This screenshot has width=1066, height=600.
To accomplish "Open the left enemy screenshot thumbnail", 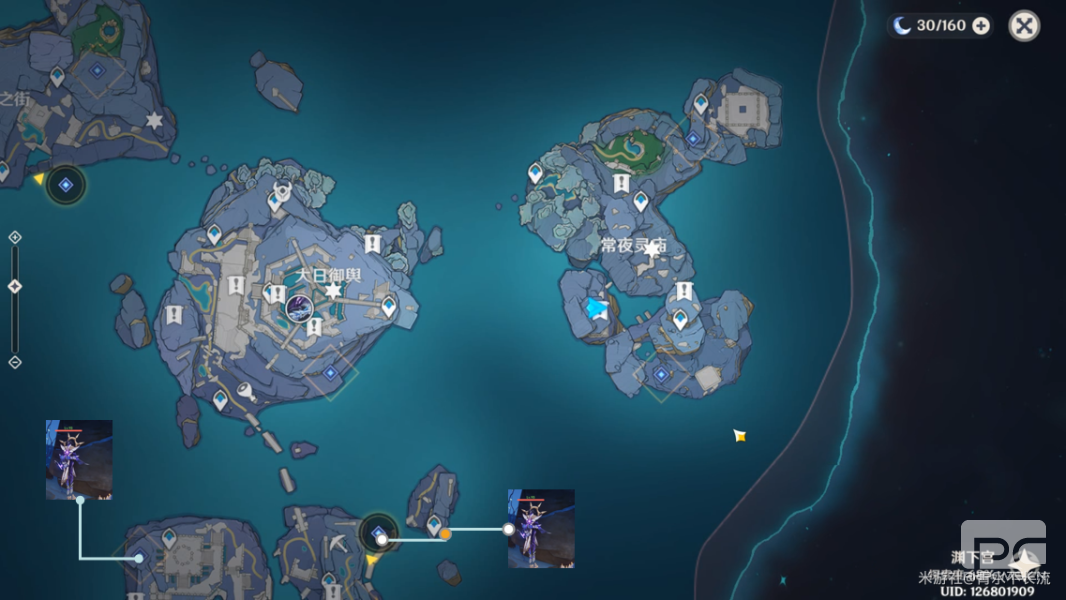I will [79, 459].
